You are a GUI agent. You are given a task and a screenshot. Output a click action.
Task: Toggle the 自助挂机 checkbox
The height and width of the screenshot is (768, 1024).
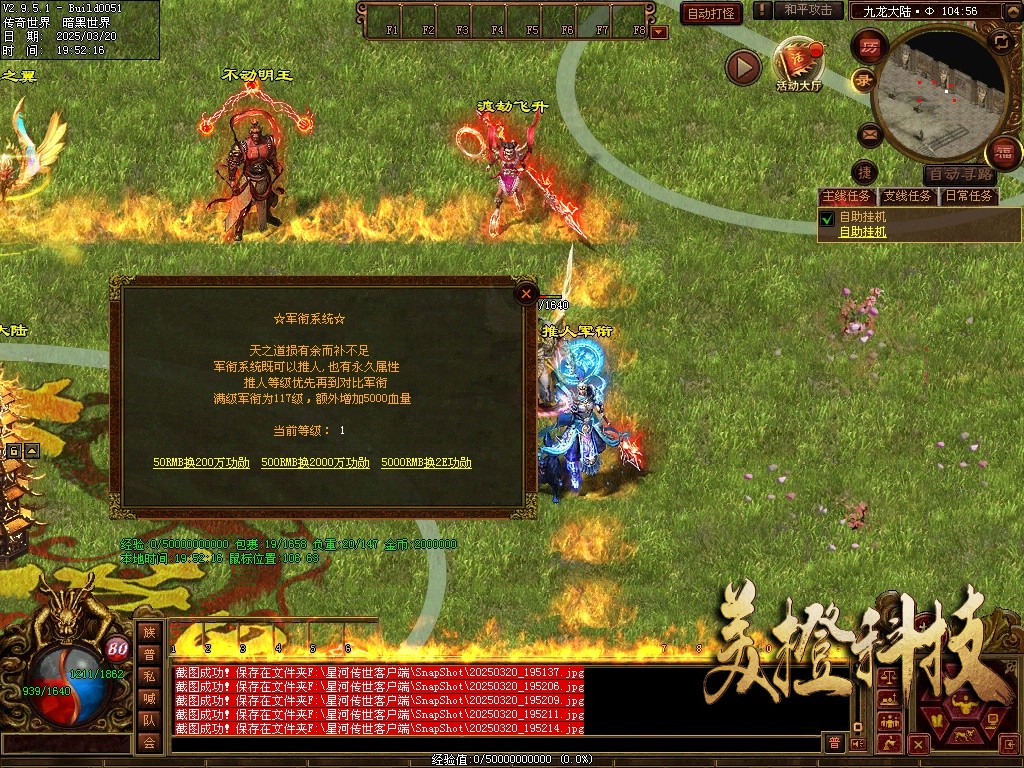click(x=827, y=218)
